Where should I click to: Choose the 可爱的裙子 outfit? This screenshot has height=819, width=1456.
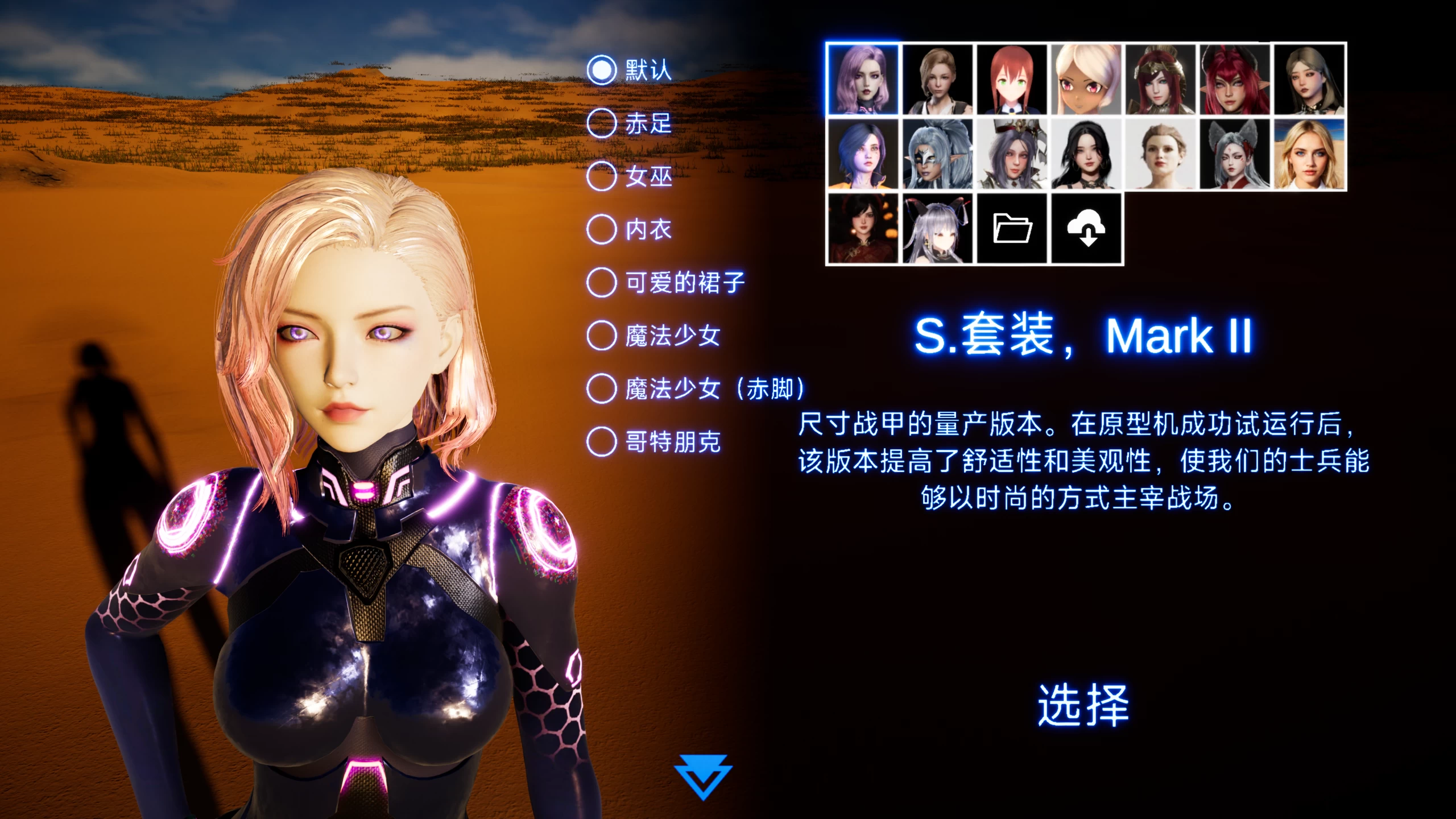pos(601,283)
